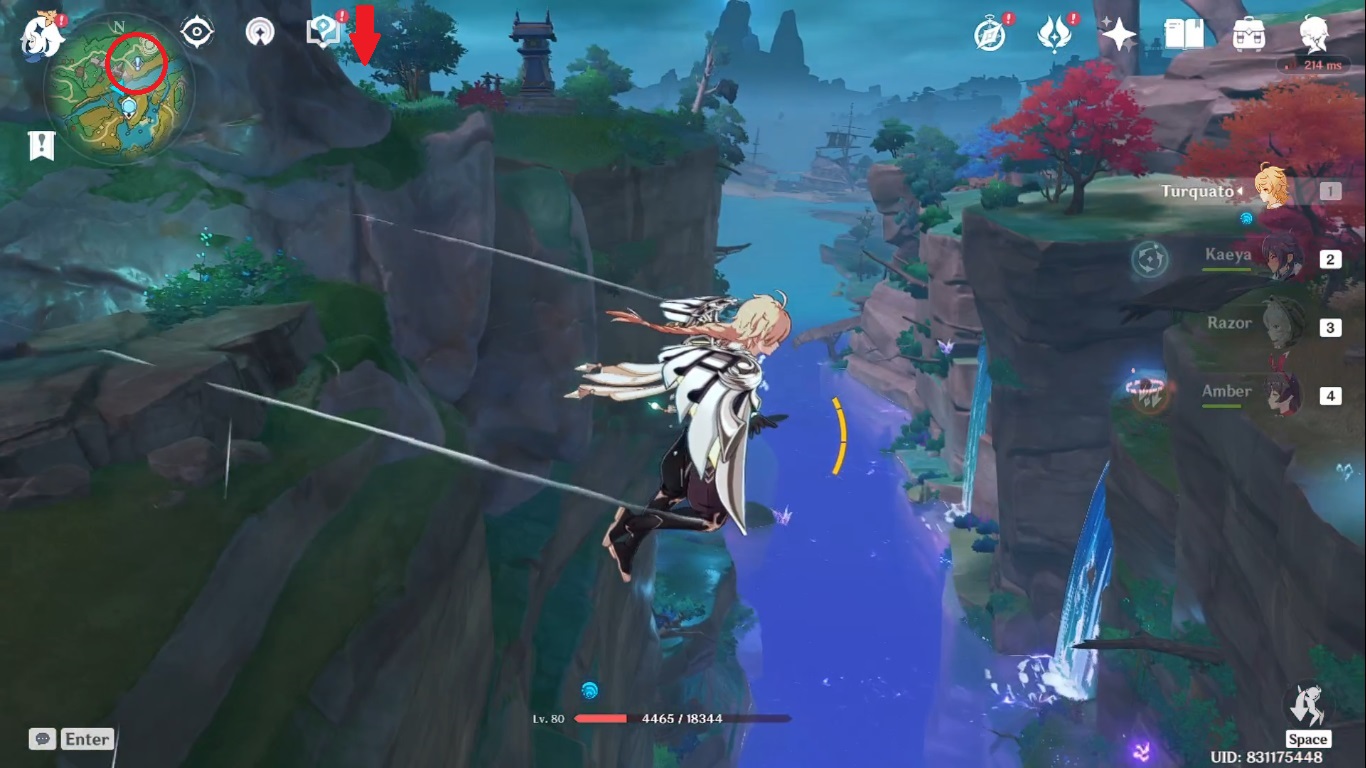Open the events compass icon
The image size is (1366, 768).
[990, 35]
